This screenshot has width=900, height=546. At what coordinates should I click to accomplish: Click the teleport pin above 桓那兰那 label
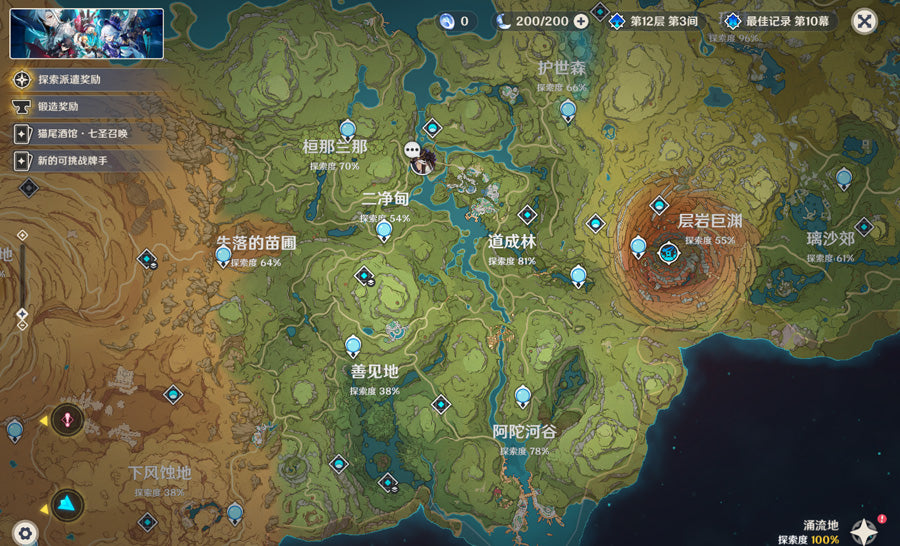pos(348,129)
